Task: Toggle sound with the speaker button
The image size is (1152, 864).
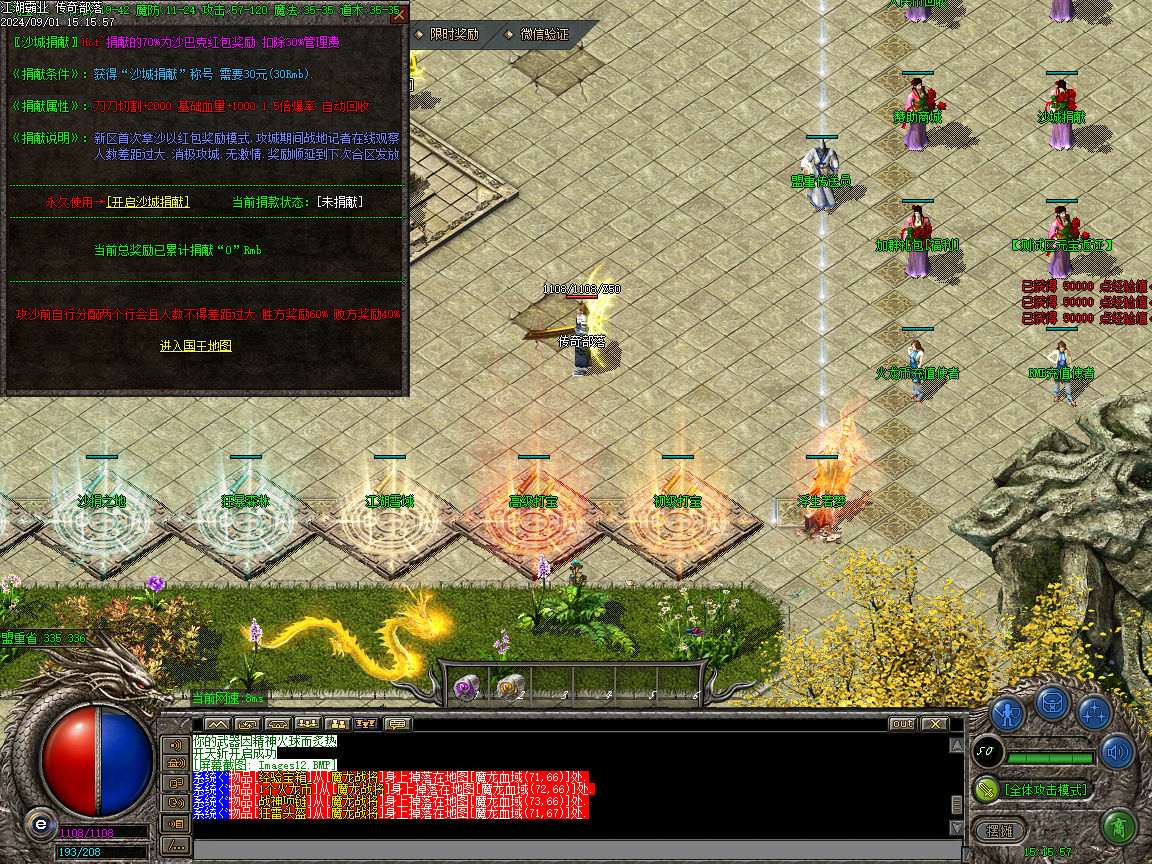Action: tap(1116, 752)
